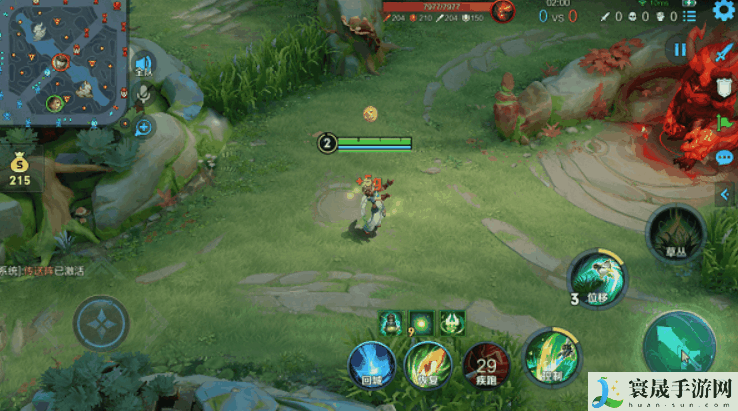The image size is (738, 411).
Task: Open the chat speech bubble
Action: [724, 158]
